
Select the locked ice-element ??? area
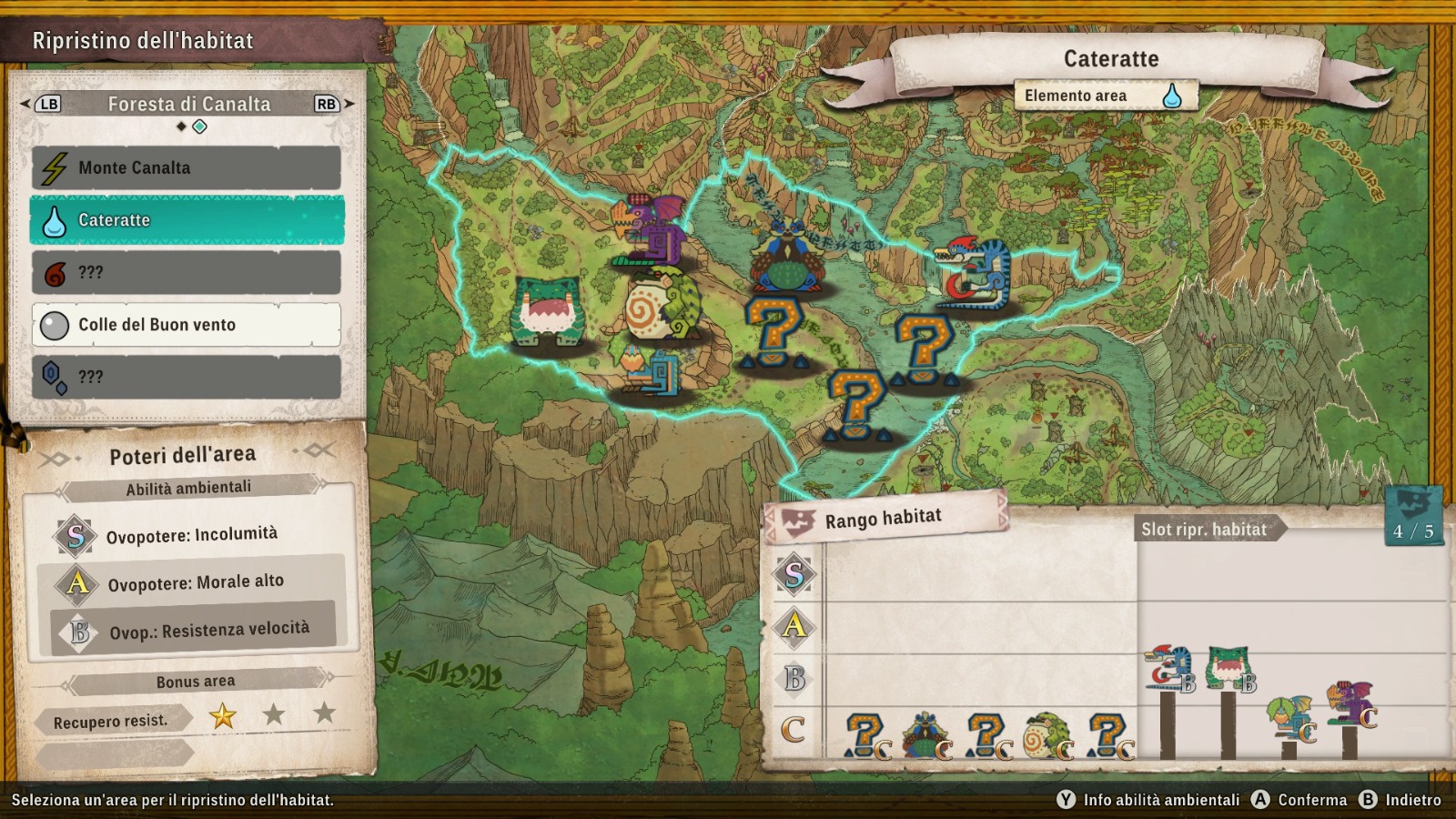coord(187,377)
